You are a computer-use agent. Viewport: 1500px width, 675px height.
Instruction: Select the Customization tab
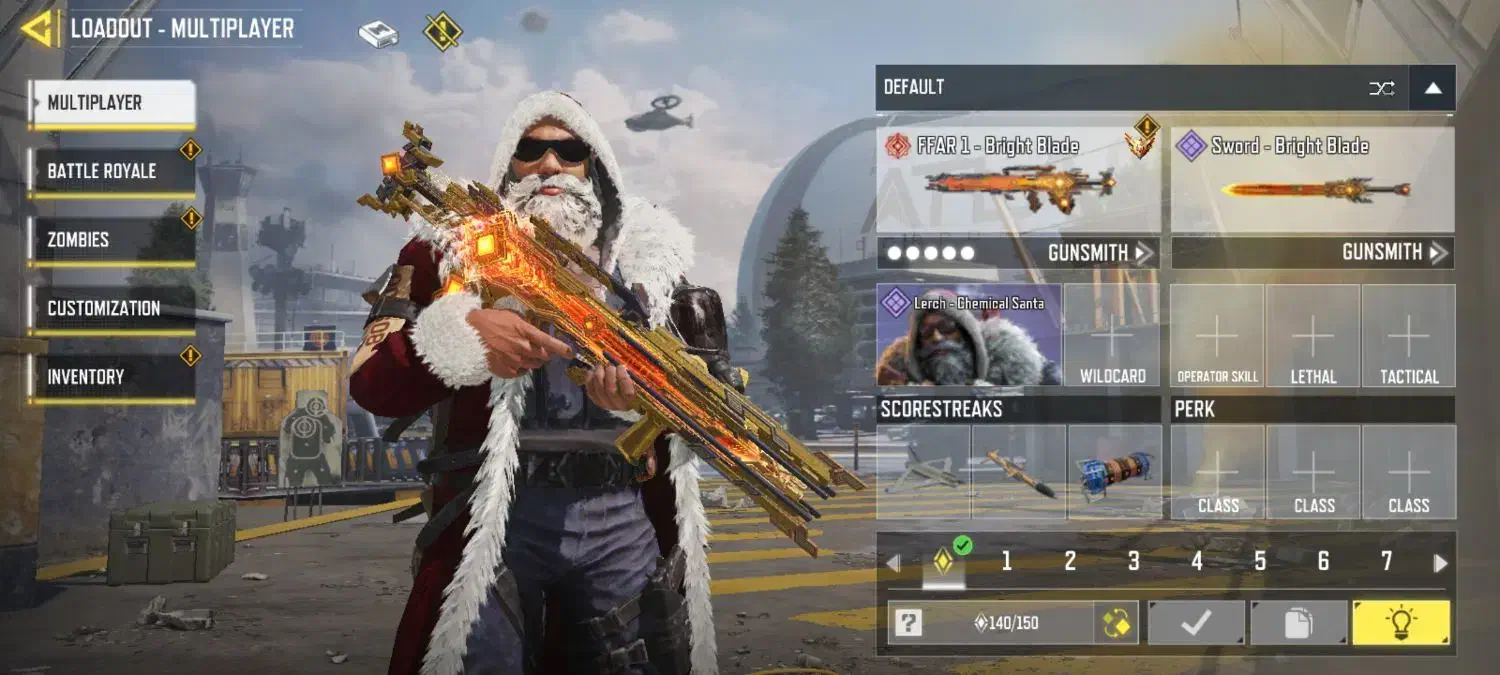click(110, 308)
